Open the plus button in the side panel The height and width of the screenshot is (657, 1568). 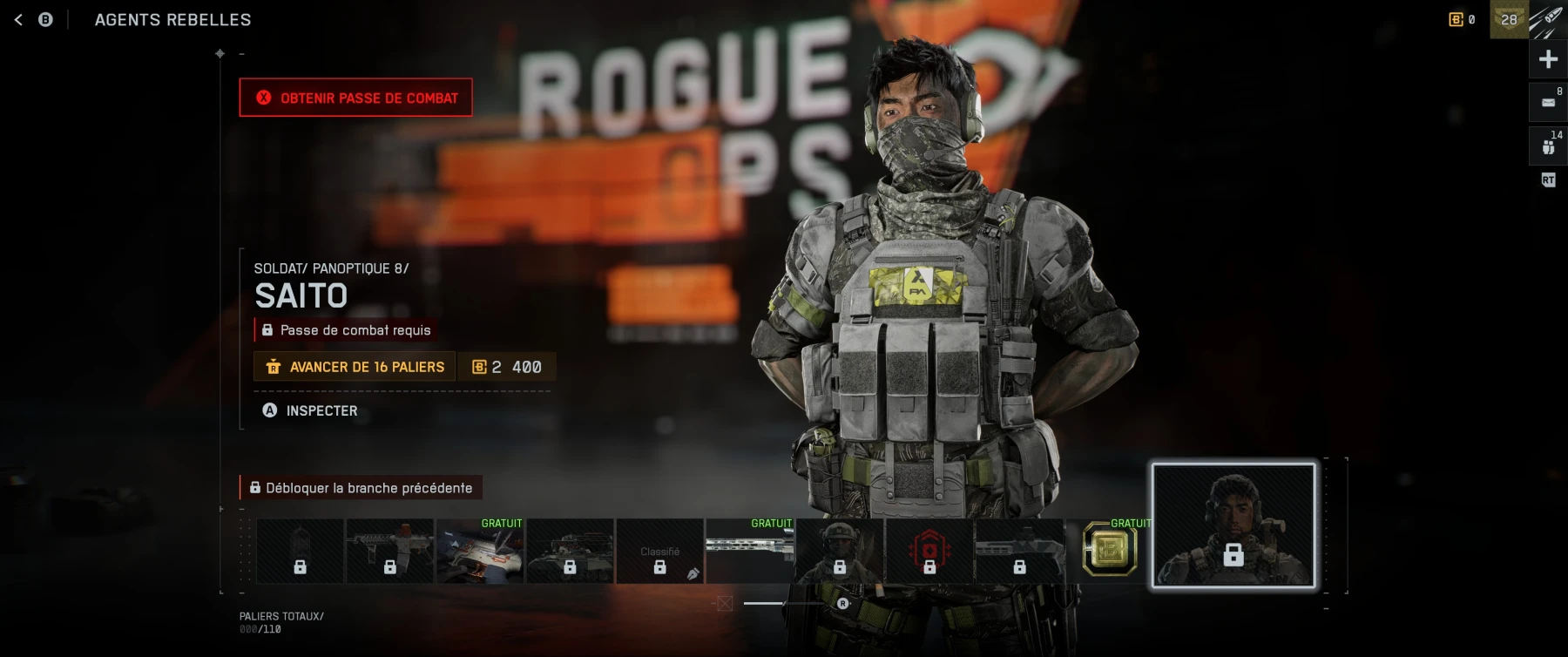1548,59
